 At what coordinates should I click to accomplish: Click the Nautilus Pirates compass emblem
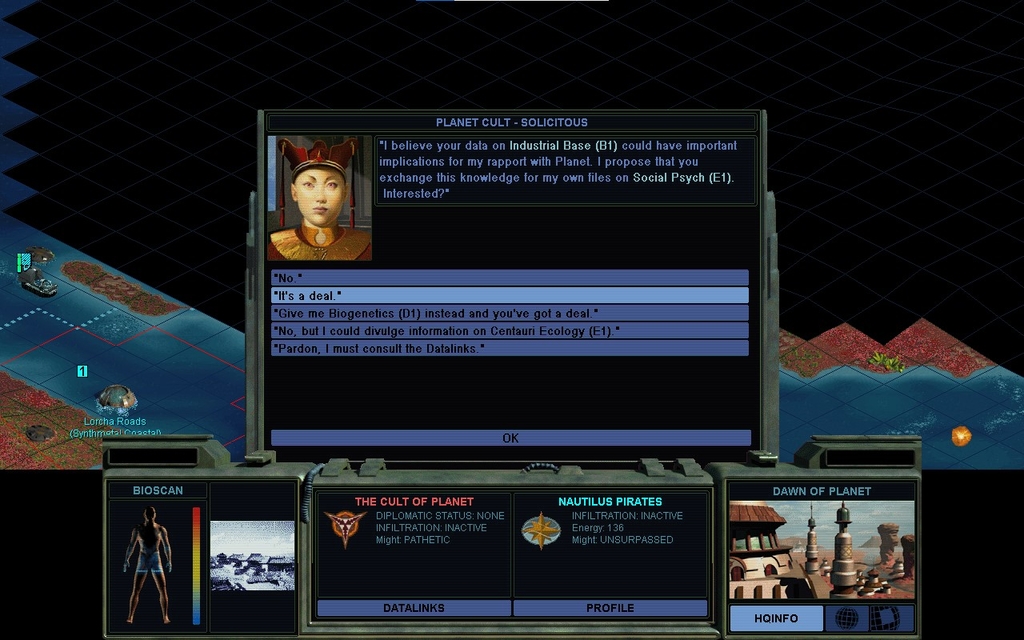[541, 530]
